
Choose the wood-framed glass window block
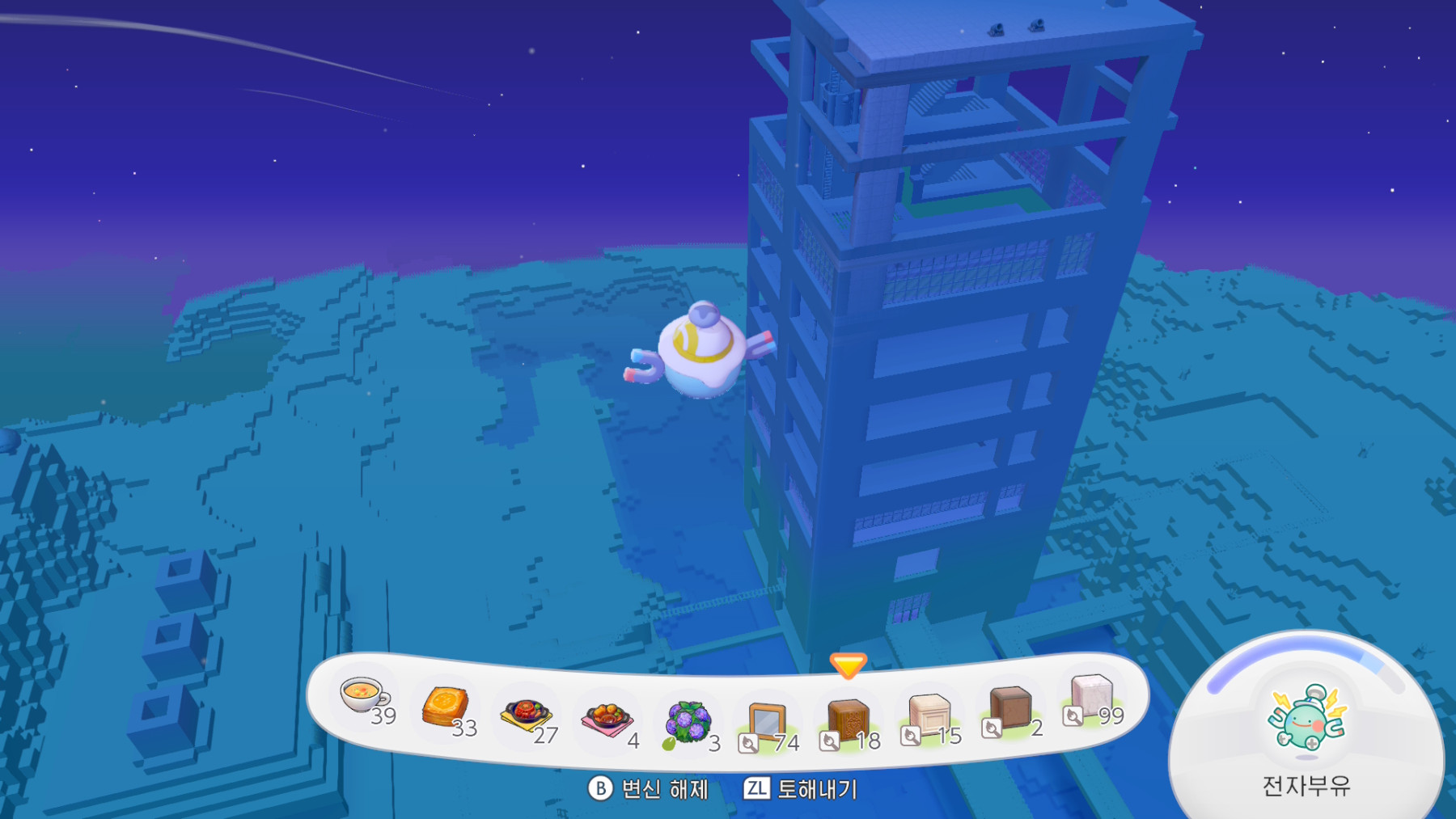[x=767, y=722]
